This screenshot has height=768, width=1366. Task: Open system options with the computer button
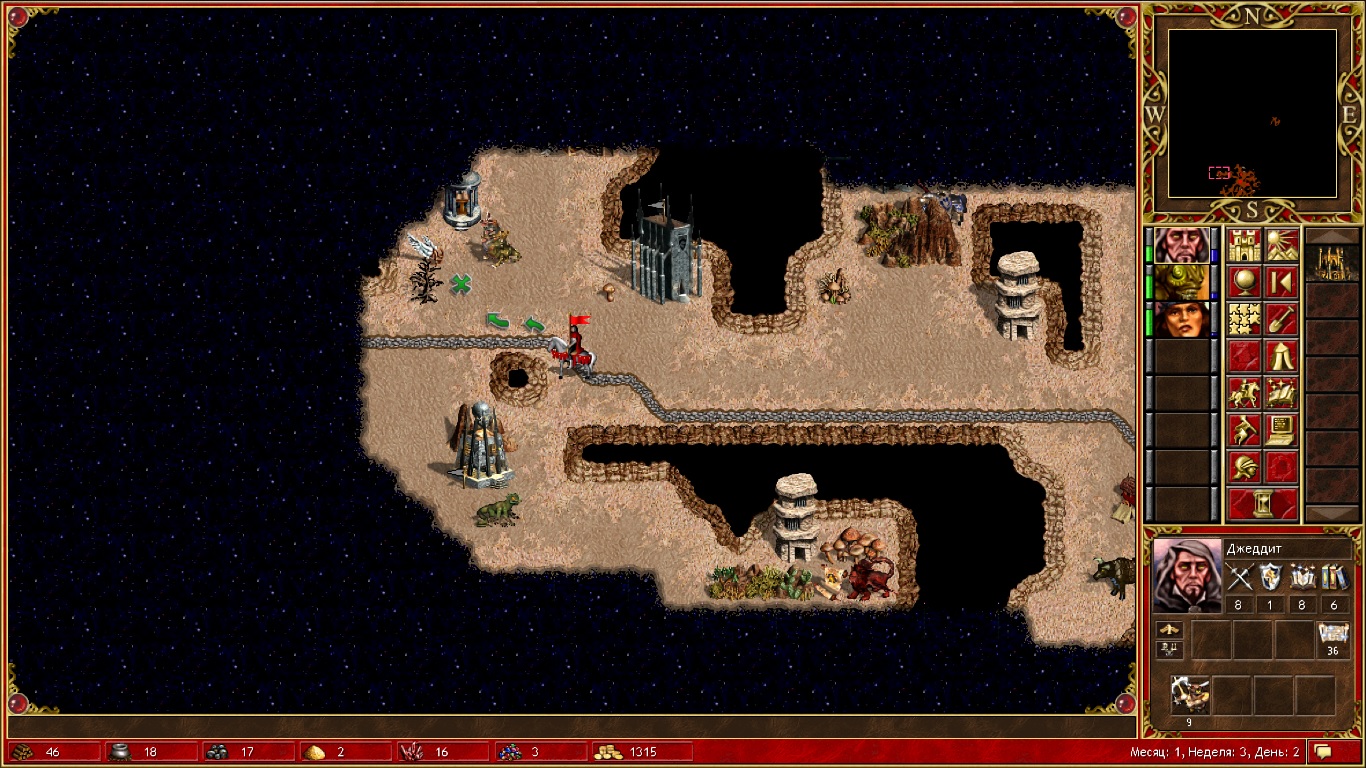(x=1282, y=431)
